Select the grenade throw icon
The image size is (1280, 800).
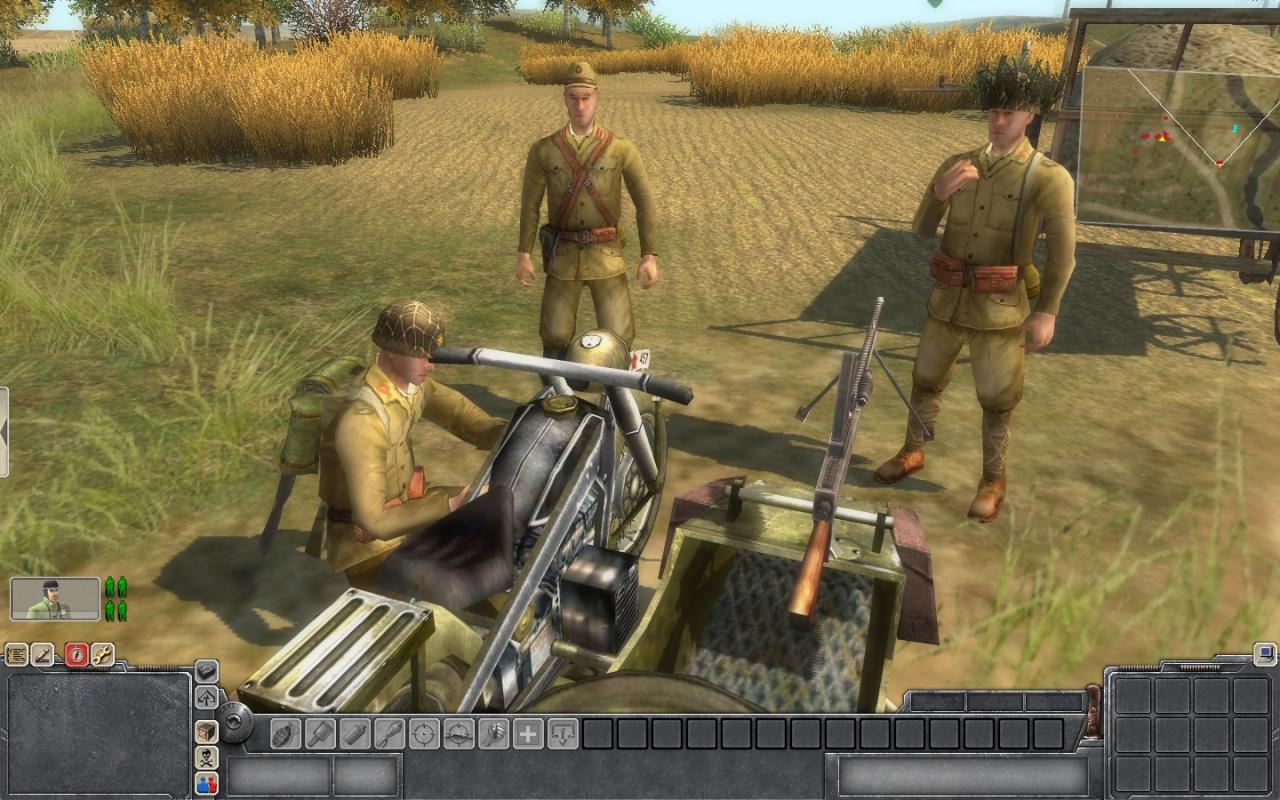tap(284, 732)
